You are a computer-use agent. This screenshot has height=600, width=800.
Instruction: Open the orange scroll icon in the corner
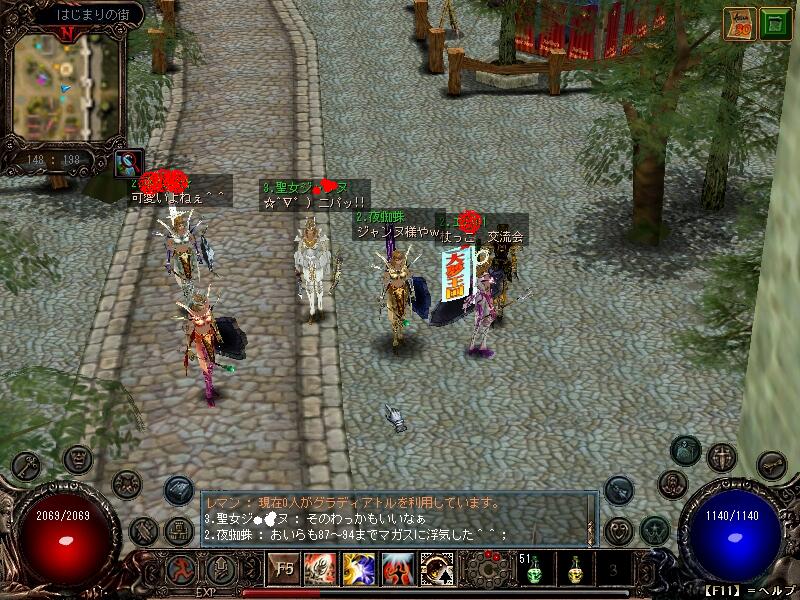point(740,24)
